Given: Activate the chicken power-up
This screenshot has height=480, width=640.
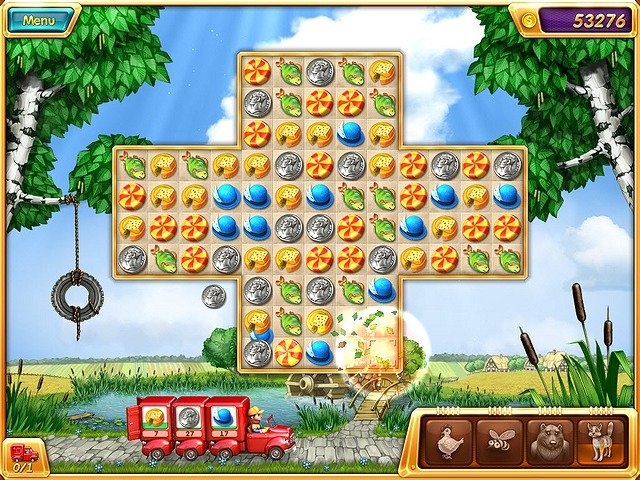Looking at the screenshot, I should [448, 441].
